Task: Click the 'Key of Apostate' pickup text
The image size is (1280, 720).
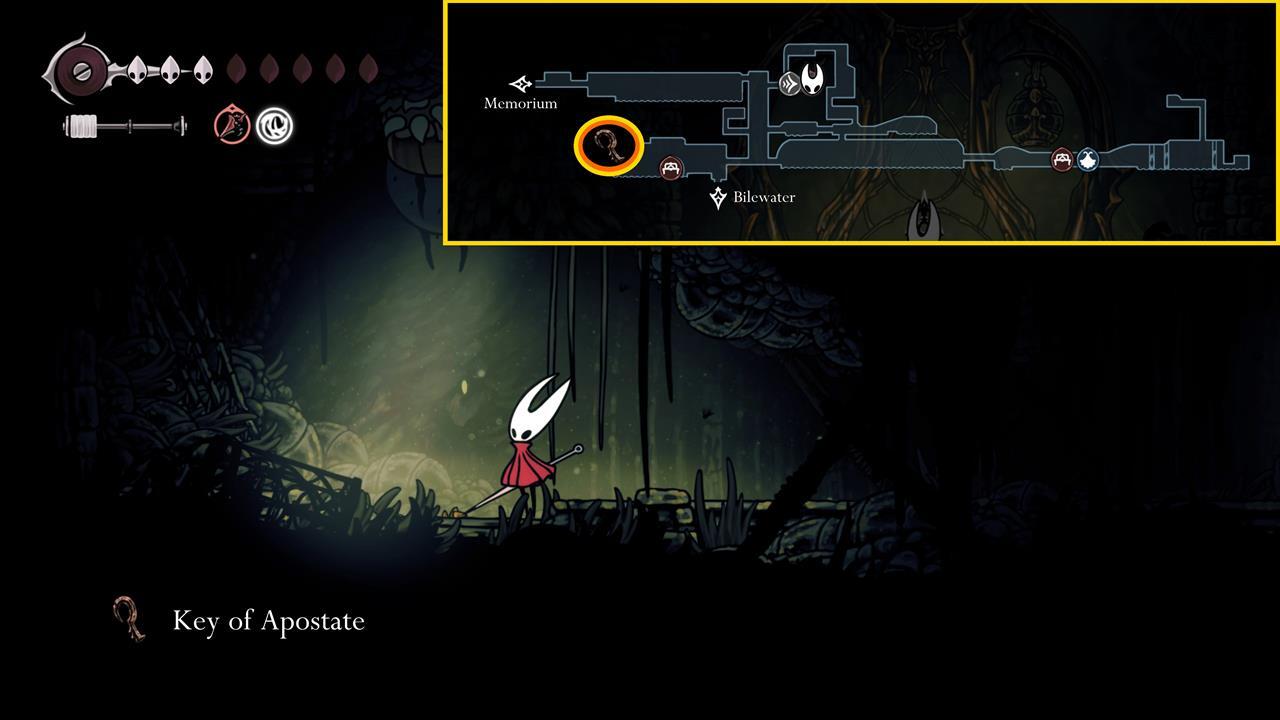Action: 268,621
